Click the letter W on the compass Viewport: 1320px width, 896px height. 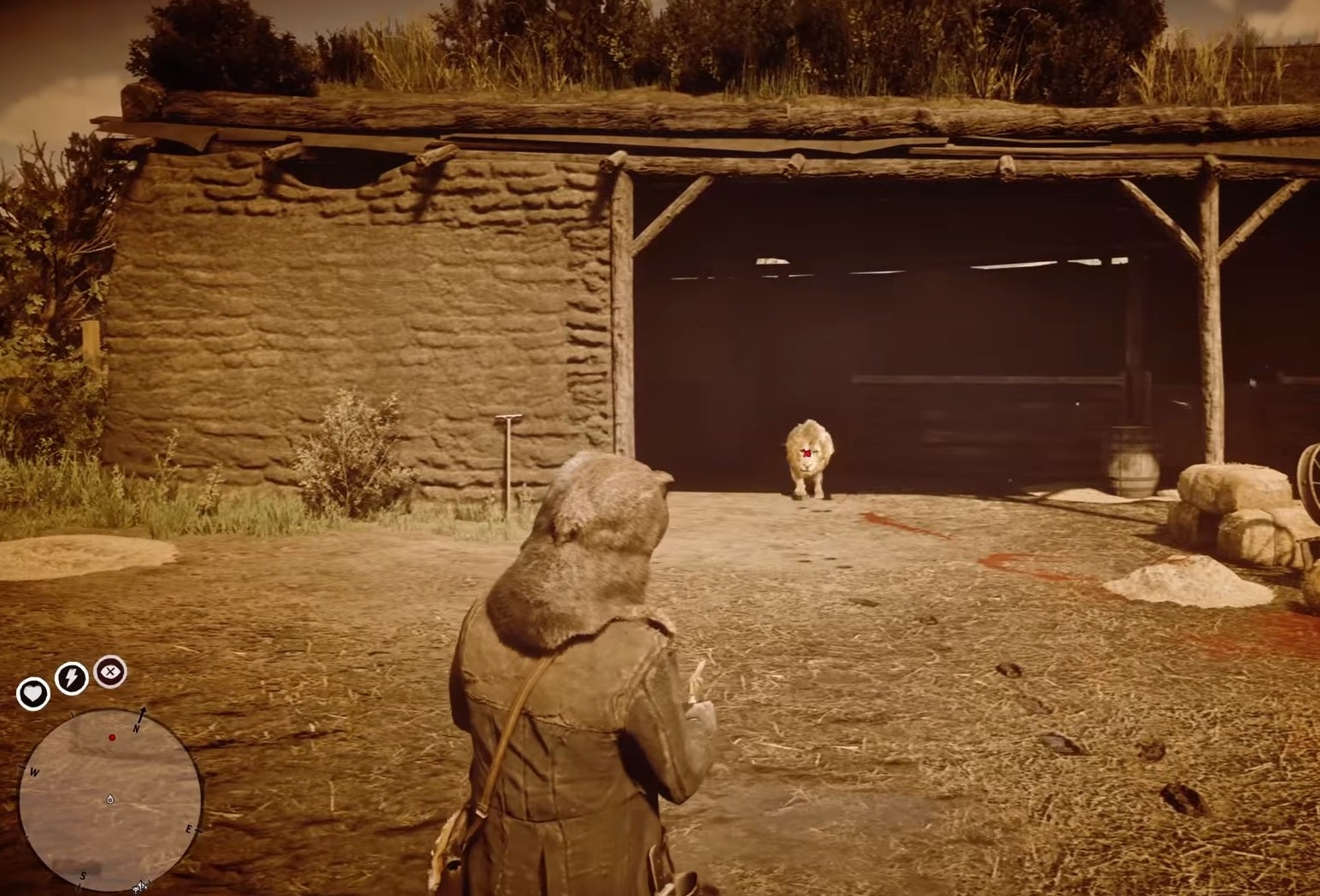point(34,771)
